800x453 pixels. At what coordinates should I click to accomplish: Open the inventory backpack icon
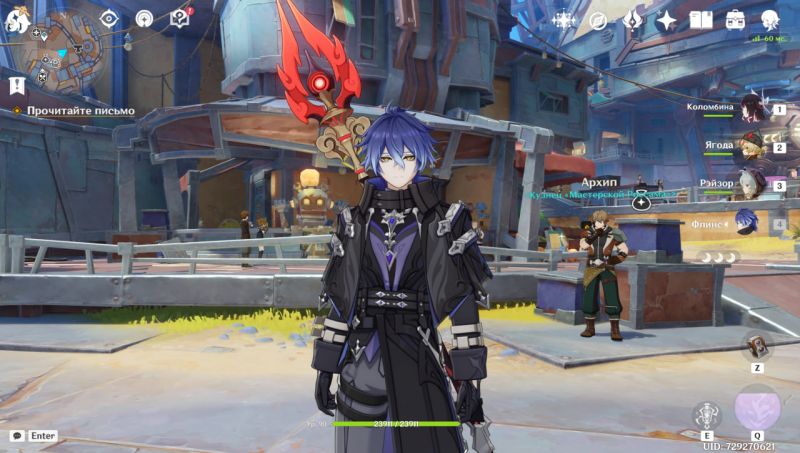click(x=735, y=20)
